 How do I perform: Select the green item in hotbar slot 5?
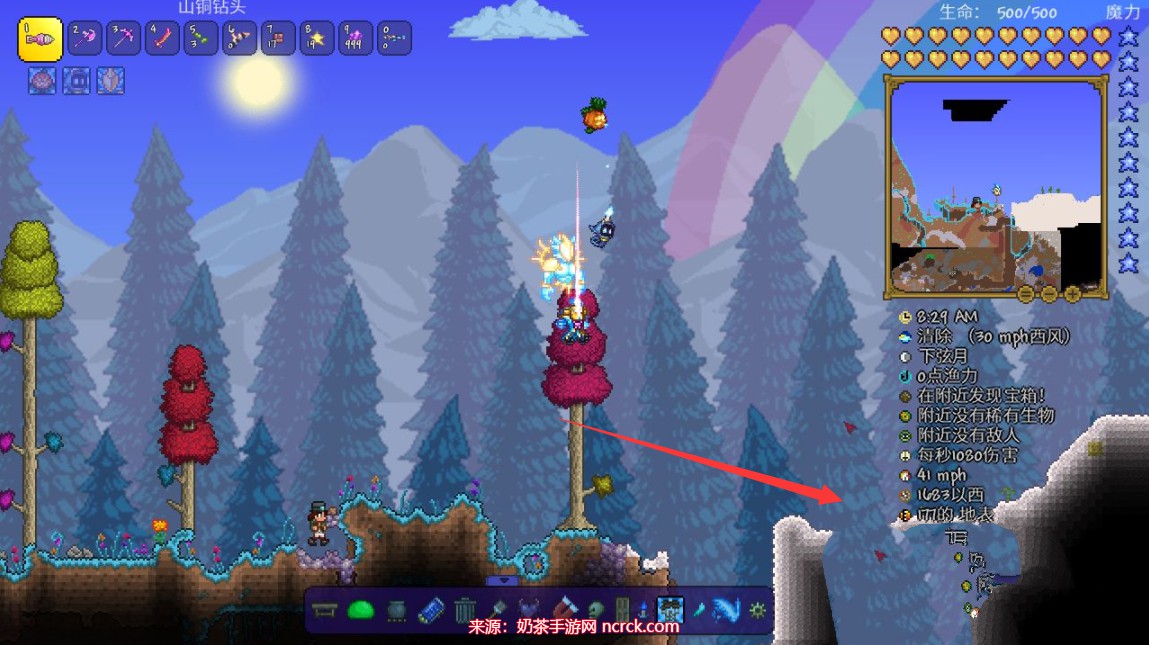click(201, 39)
